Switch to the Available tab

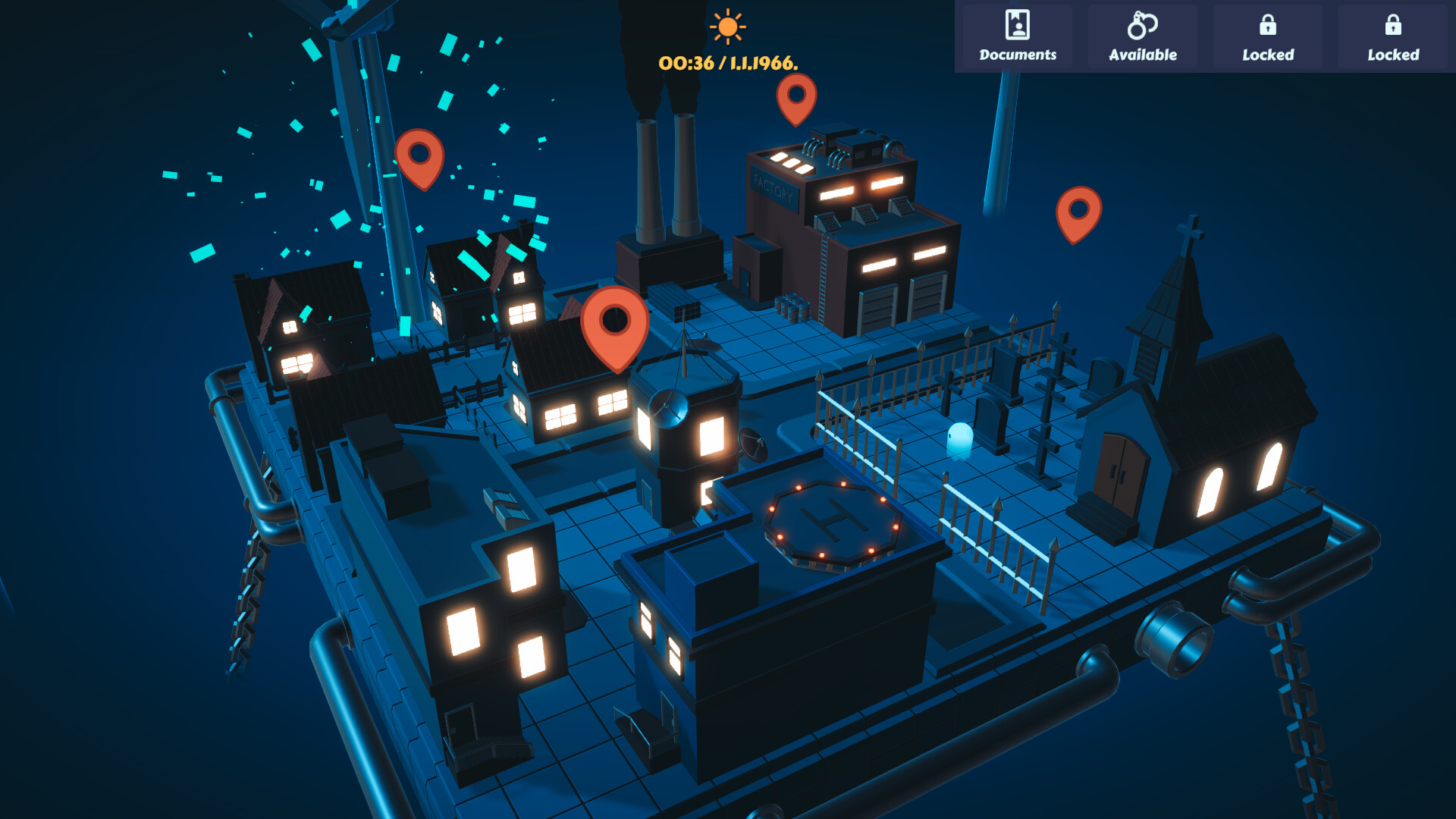point(1143,38)
